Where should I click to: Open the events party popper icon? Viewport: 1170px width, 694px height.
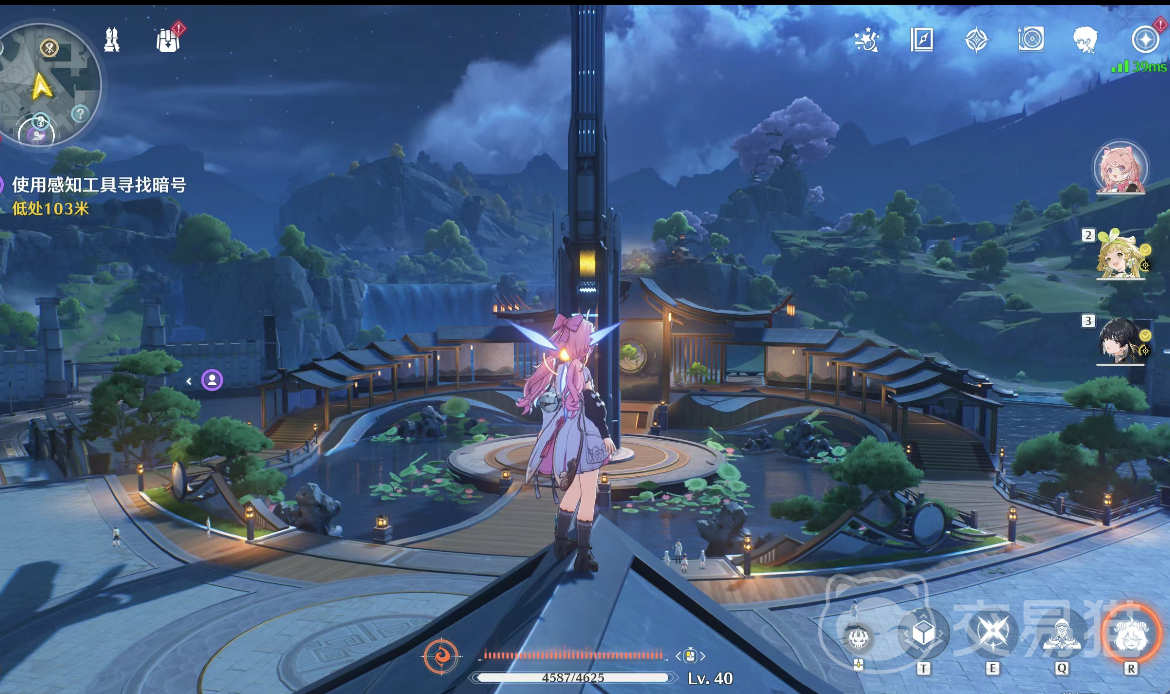(x=867, y=40)
